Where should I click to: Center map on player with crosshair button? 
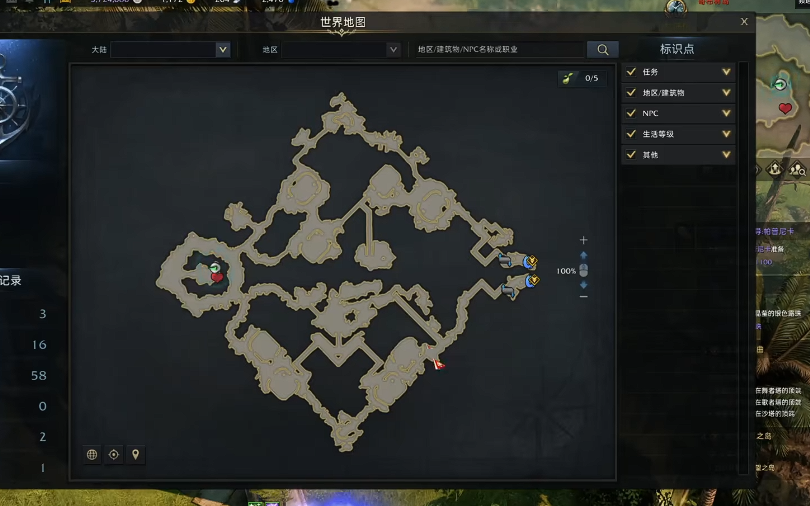(114, 455)
